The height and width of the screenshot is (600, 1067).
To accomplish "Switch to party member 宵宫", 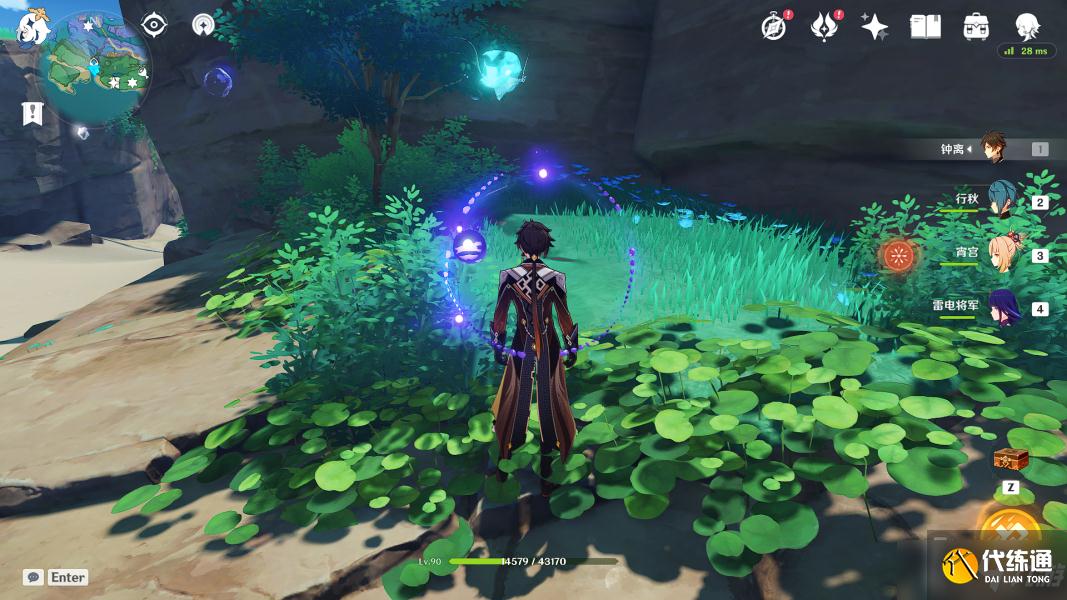I will coord(1005,254).
